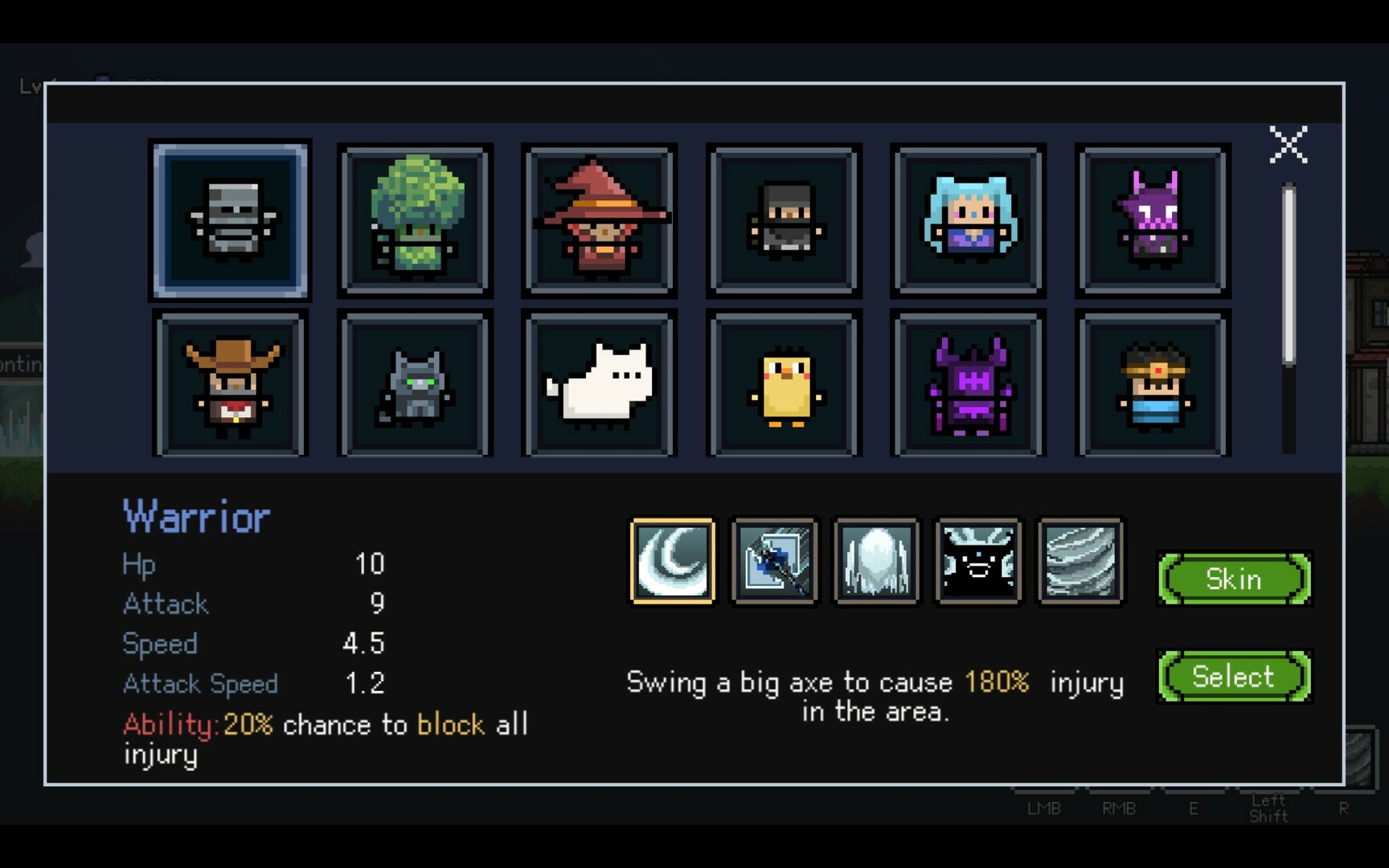Open the big axe attack ability icon

[x=774, y=561]
